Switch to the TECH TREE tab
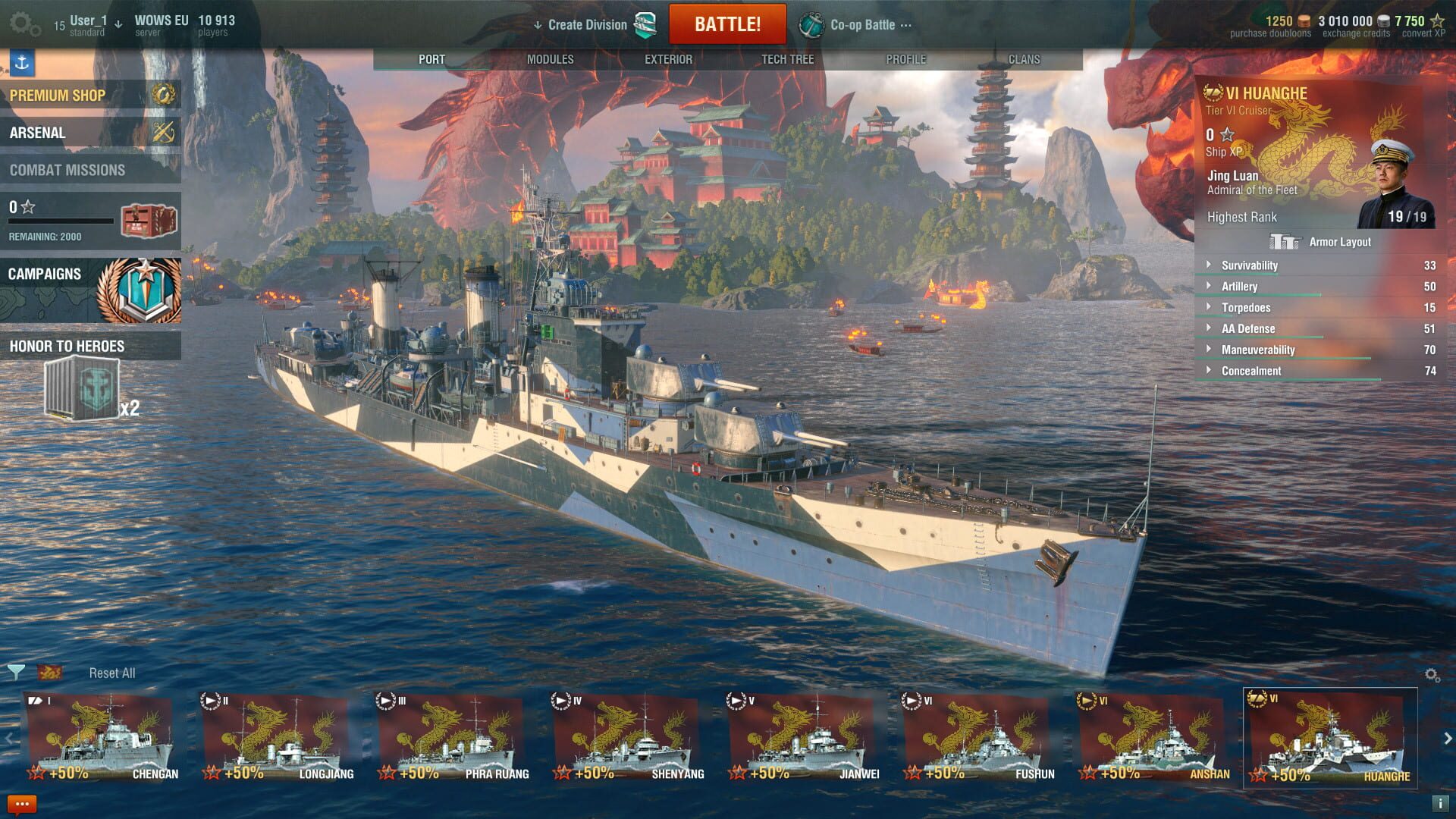Viewport: 1456px width, 819px height. (786, 58)
